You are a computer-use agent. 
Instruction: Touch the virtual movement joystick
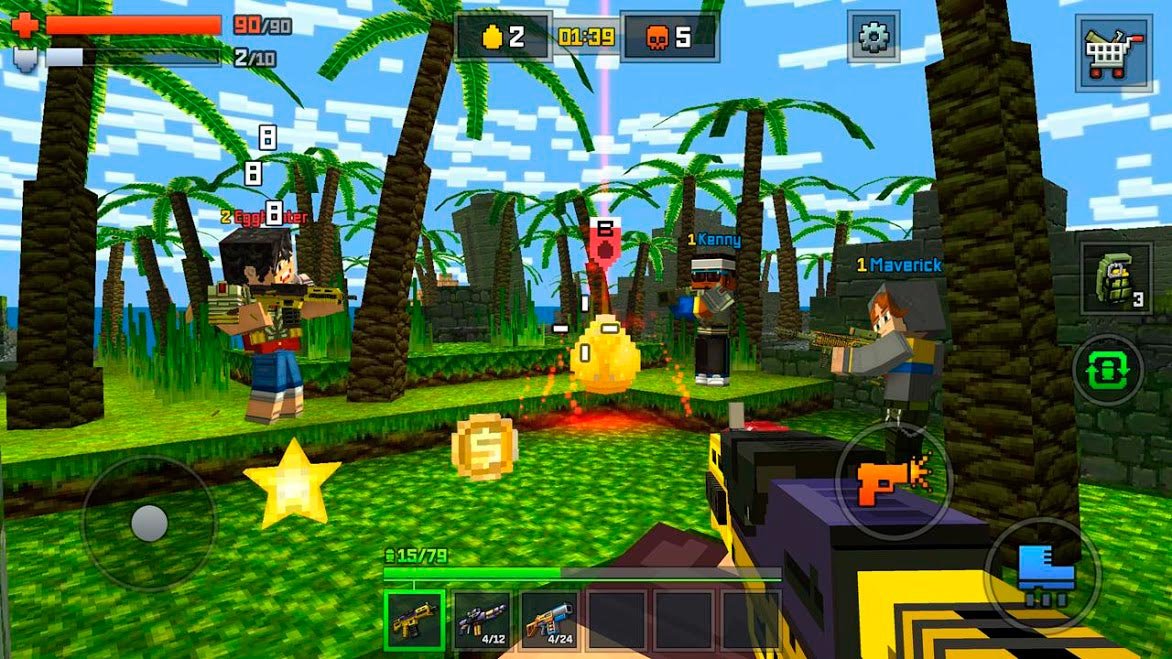[x=149, y=522]
